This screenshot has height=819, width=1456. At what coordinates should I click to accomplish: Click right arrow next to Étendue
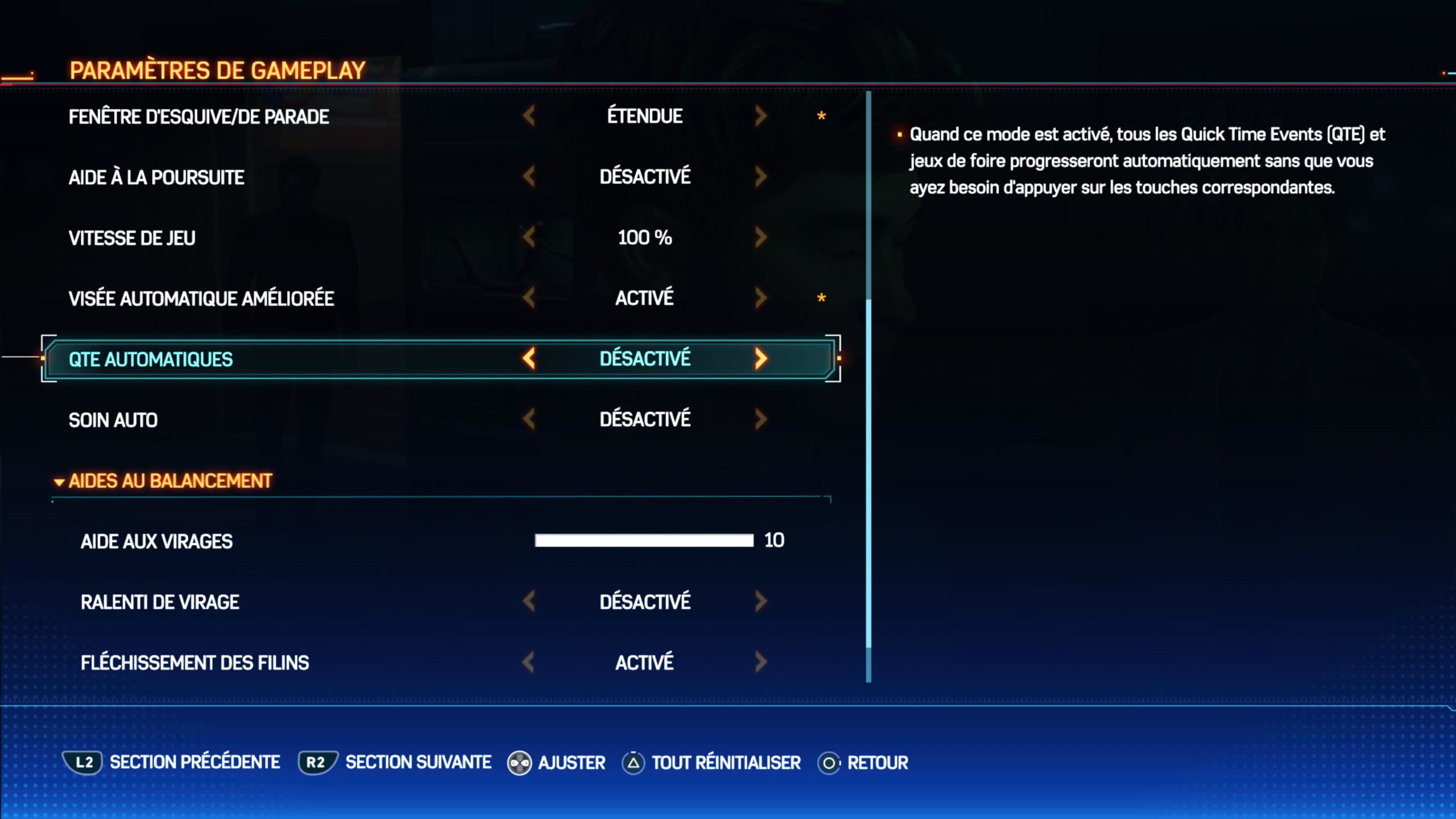point(760,116)
